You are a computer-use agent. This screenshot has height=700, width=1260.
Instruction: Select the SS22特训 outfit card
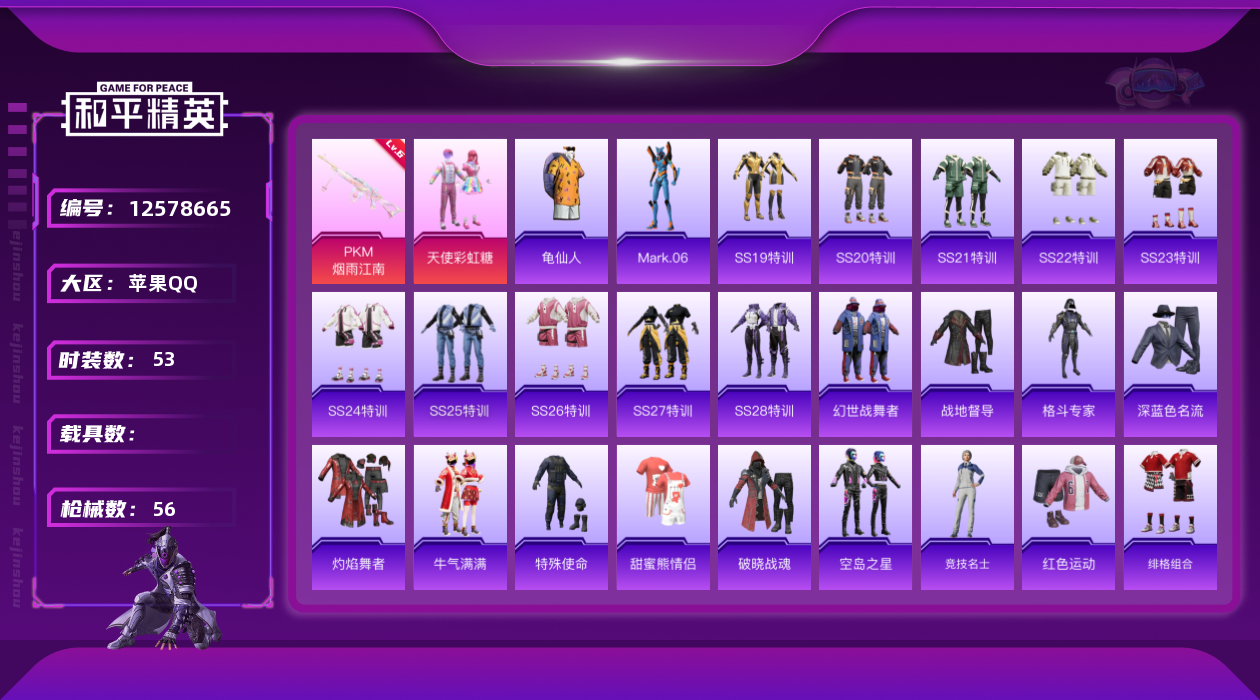[x=1068, y=210]
